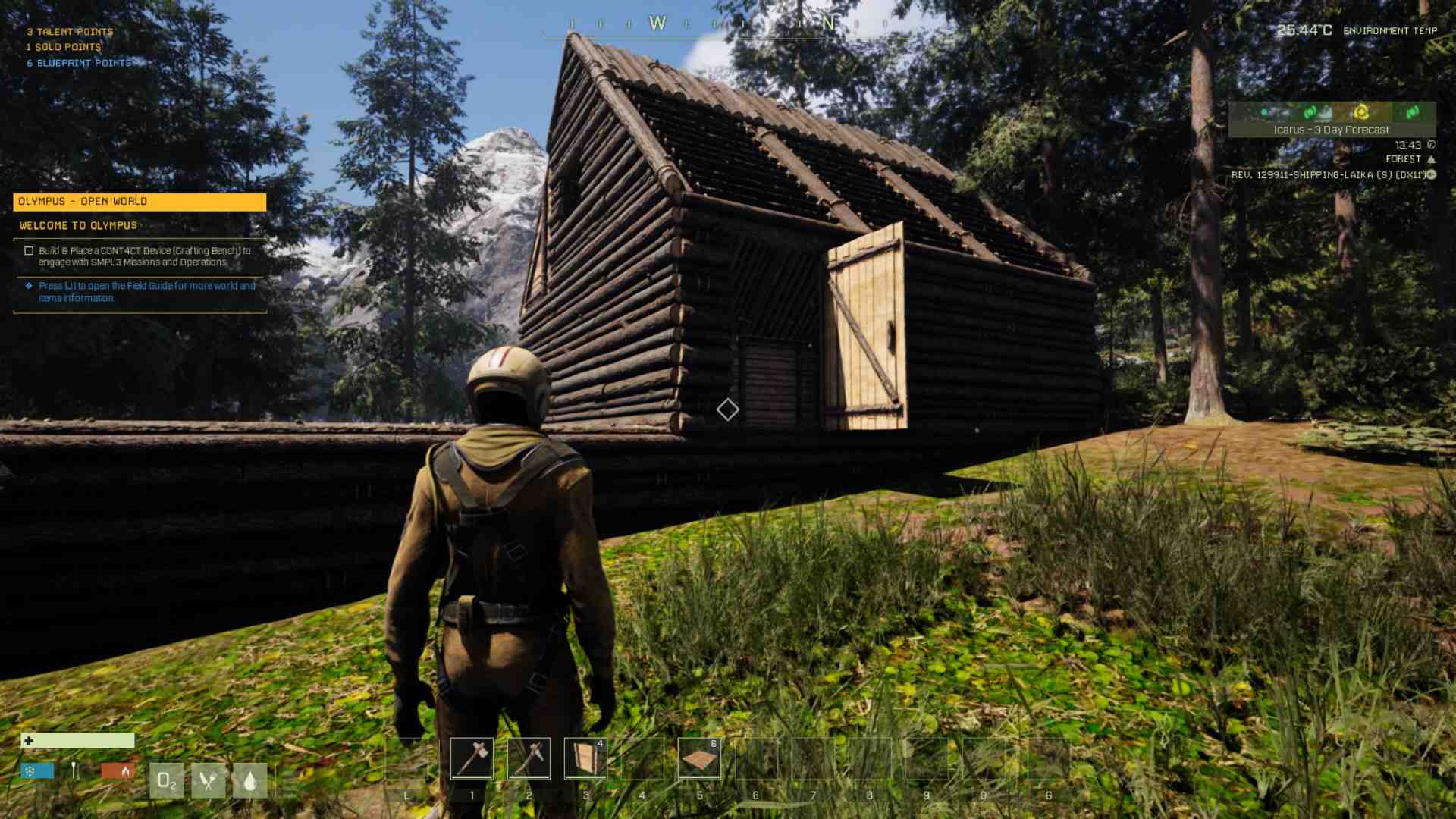Click the water droplet status icon
This screenshot has height=819, width=1456.
click(x=252, y=780)
